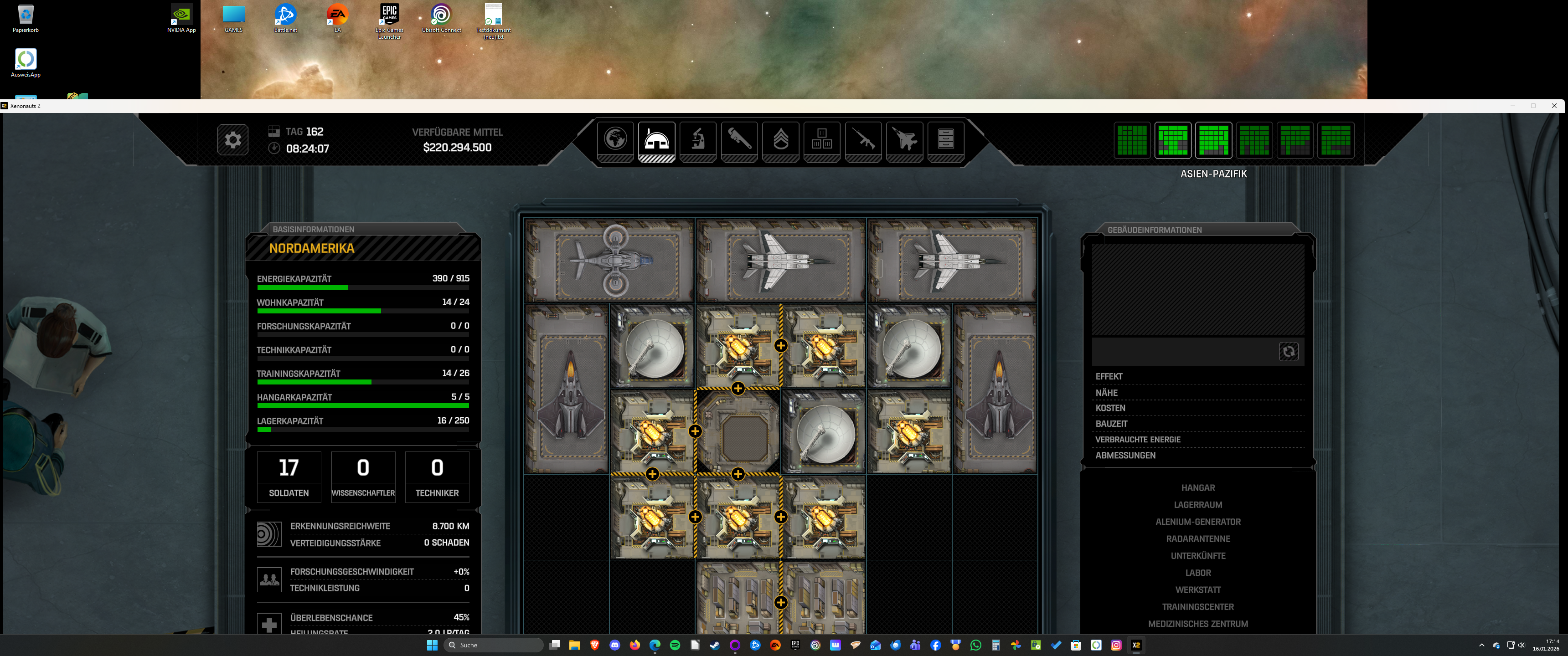Open the soldier armory rifle tab
This screenshot has width=1568, height=656.
click(863, 139)
